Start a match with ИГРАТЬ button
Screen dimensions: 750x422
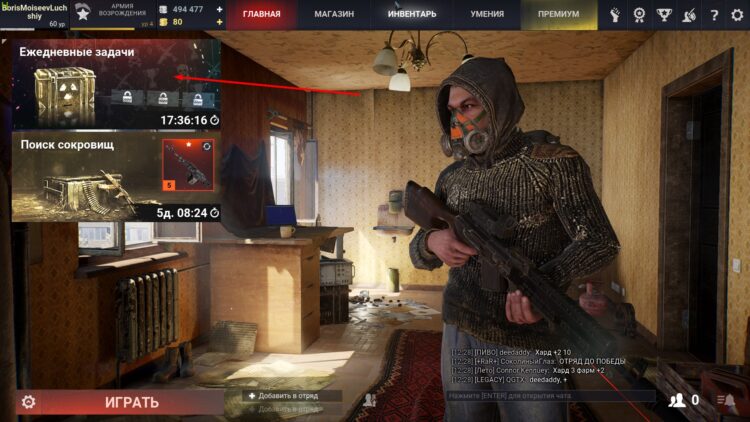pyautogui.click(x=132, y=403)
